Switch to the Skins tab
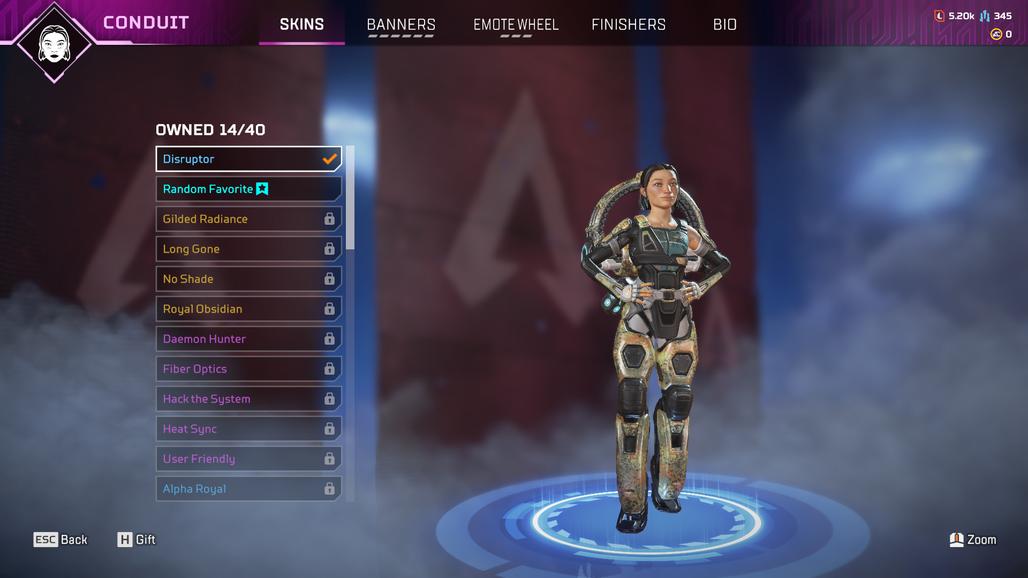The width and height of the screenshot is (1028, 578). pyautogui.click(x=301, y=24)
